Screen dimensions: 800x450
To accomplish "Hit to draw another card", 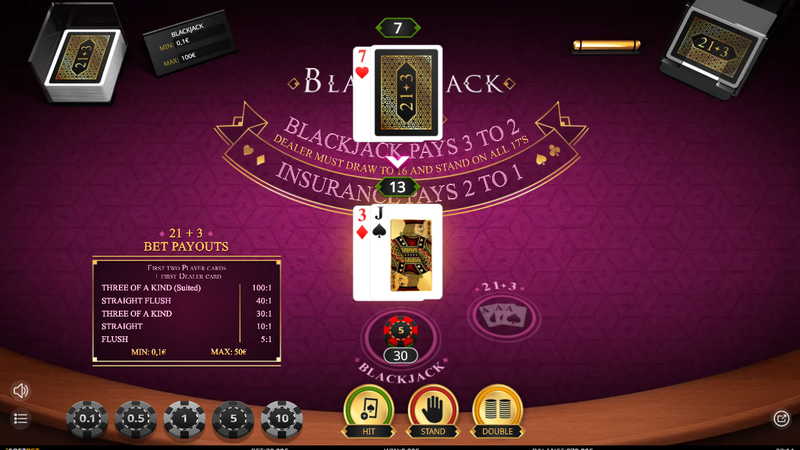I will coord(369,409).
